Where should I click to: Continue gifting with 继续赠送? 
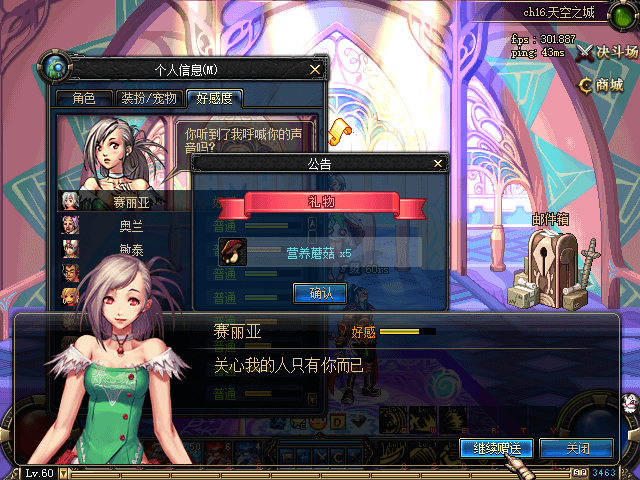pyautogui.click(x=497, y=448)
